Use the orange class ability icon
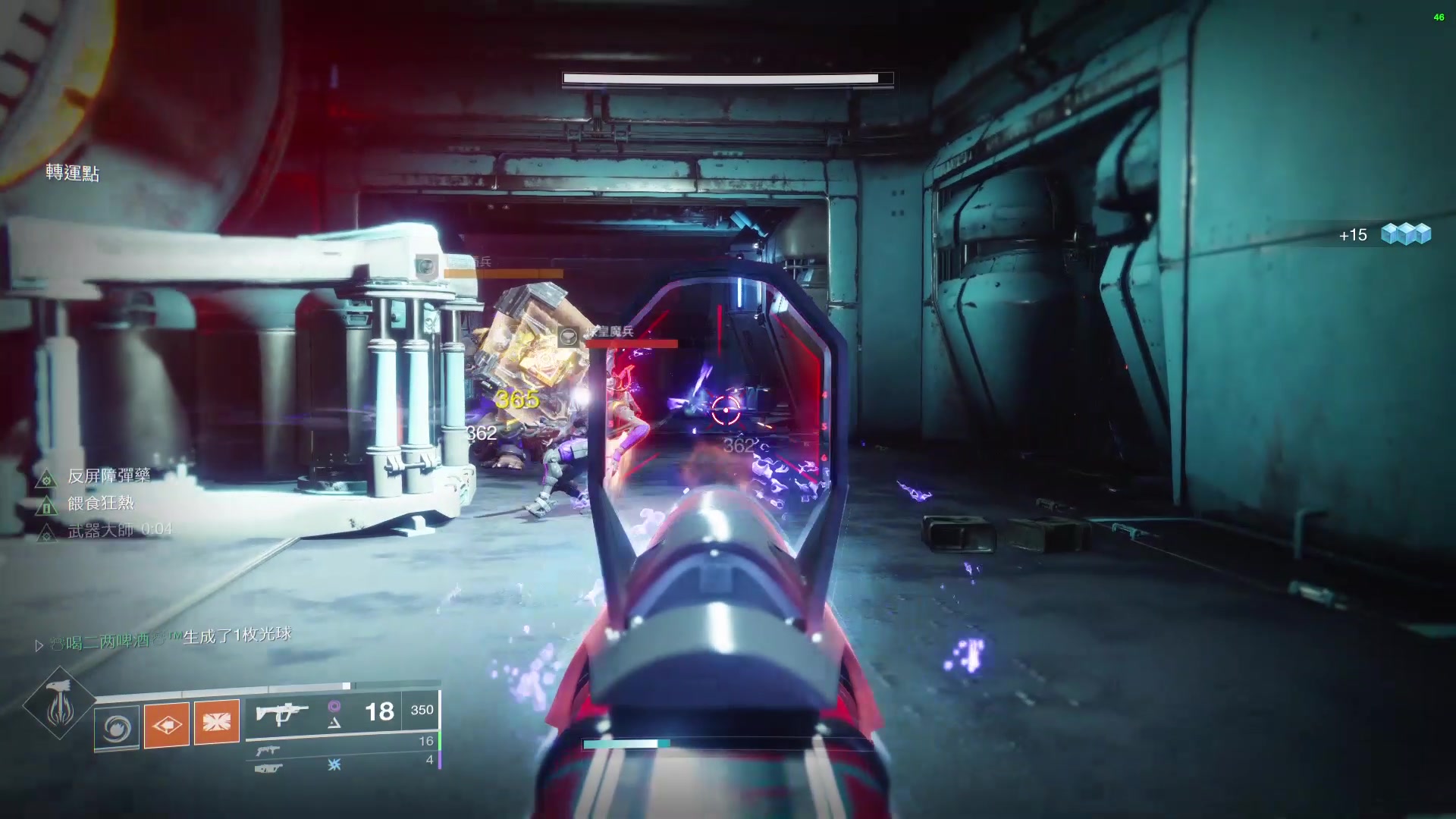 (217, 721)
